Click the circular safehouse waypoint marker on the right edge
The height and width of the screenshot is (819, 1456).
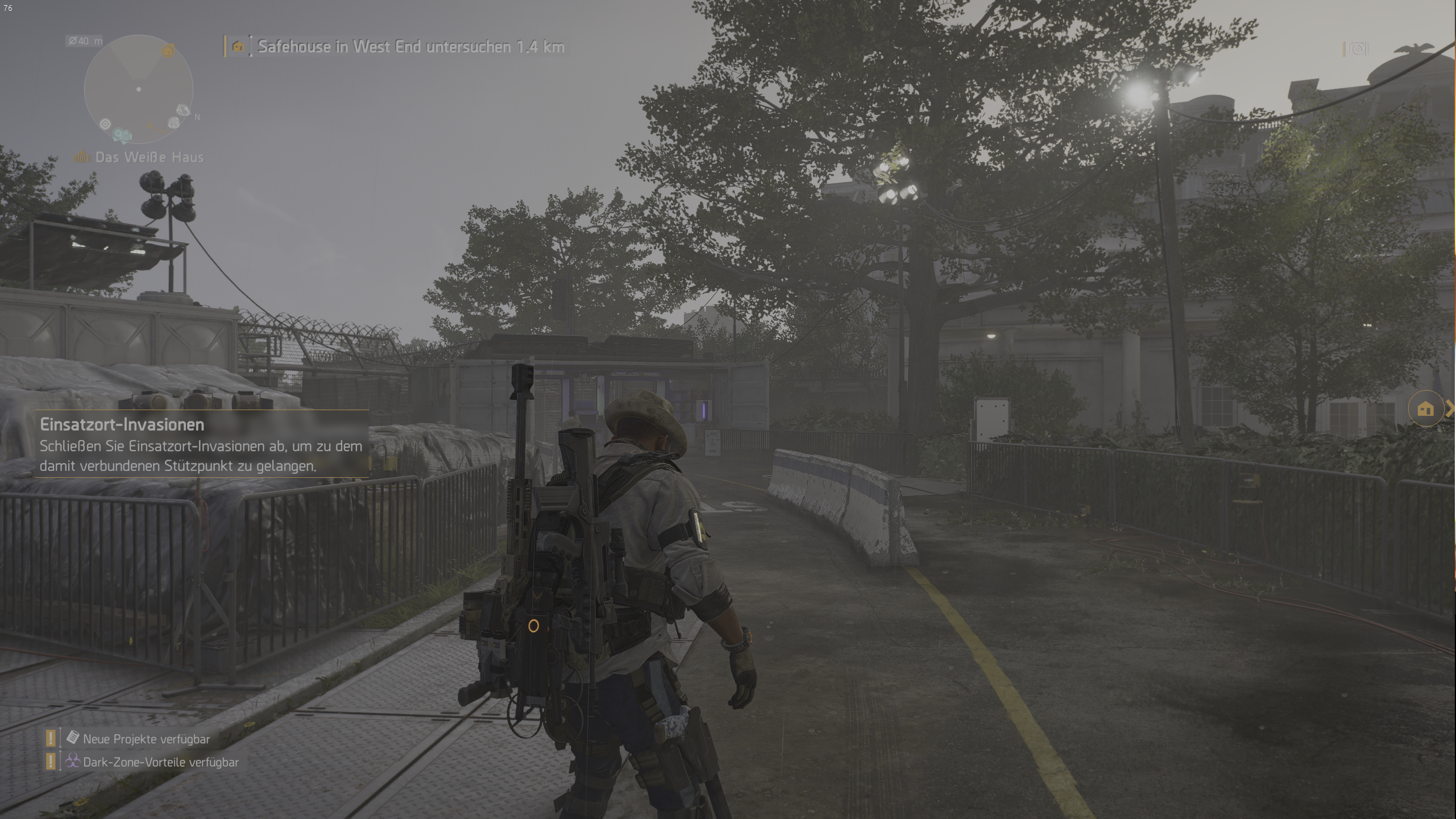[1426, 408]
